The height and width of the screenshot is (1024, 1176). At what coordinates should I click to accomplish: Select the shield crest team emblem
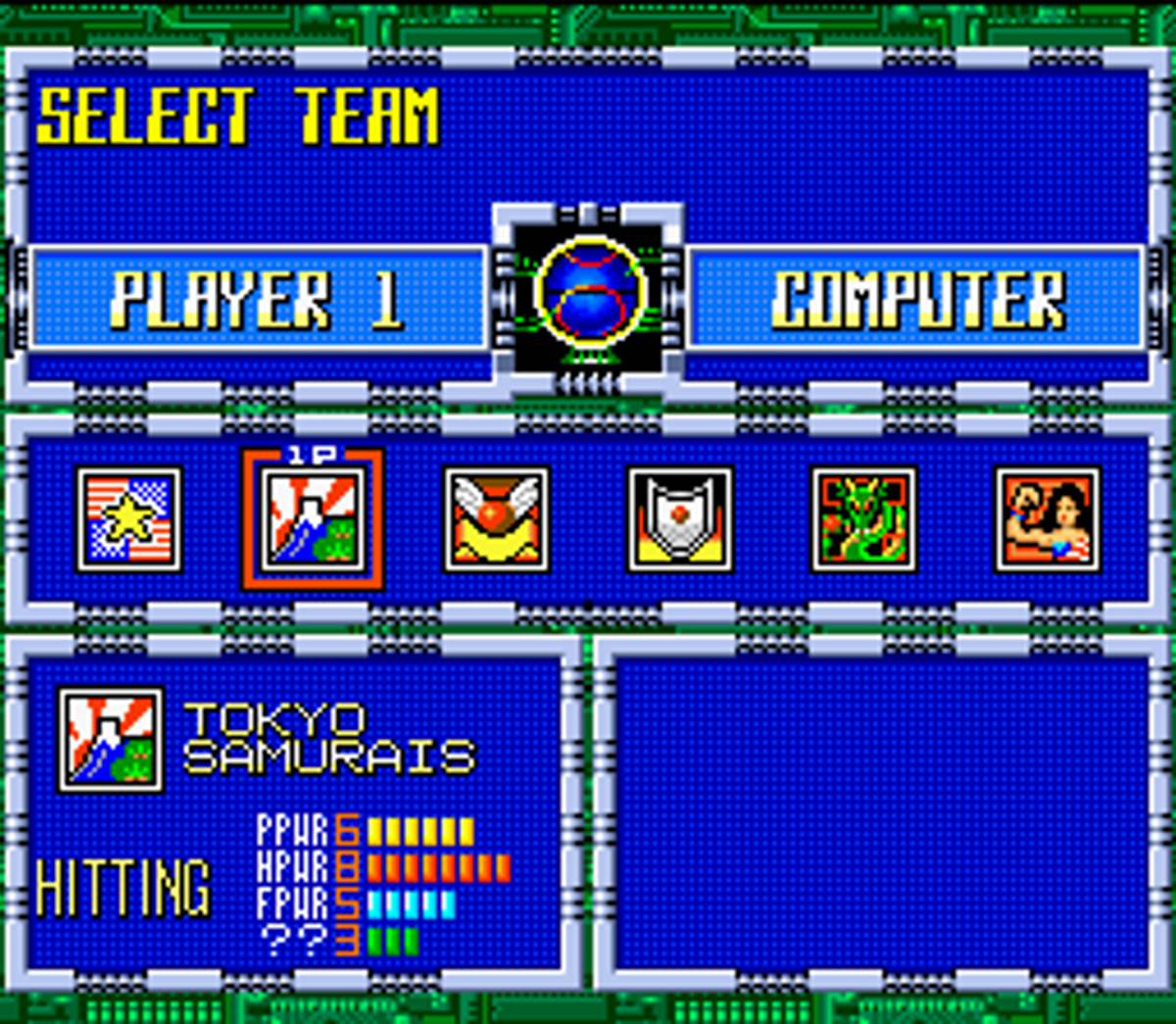click(679, 519)
